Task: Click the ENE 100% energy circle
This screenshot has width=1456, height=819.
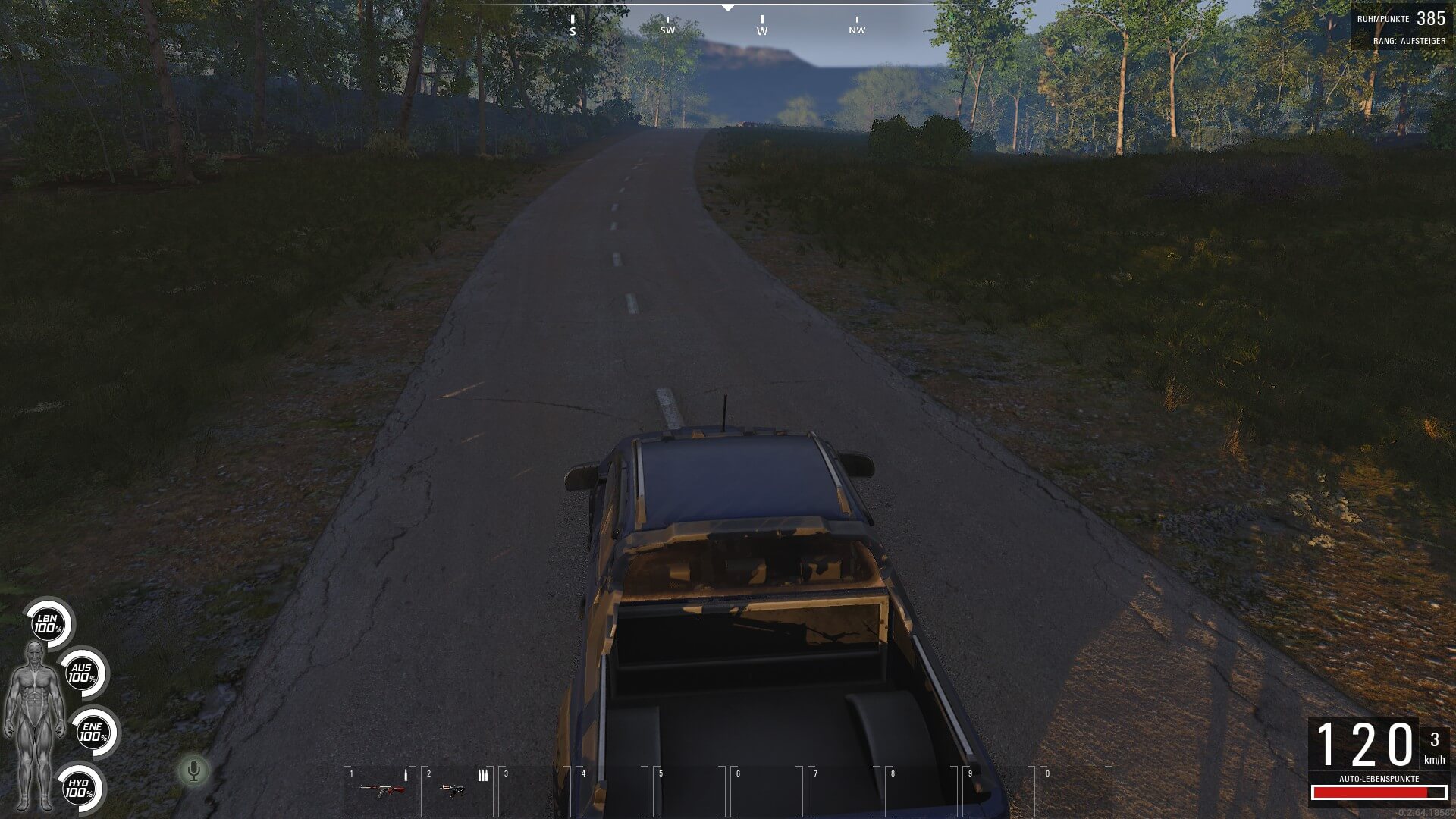Action: pyautogui.click(x=93, y=733)
